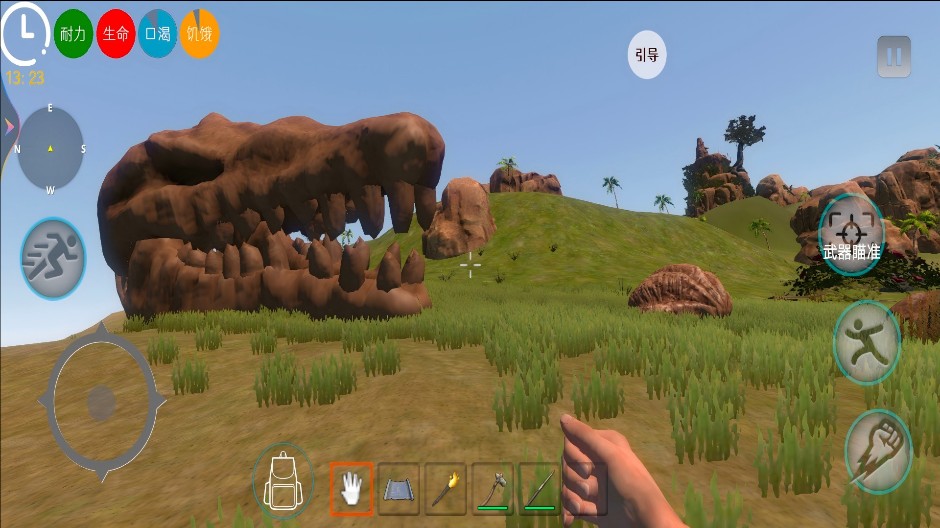Choose the map scroll hotbar slot
The image size is (940, 528).
tap(398, 488)
